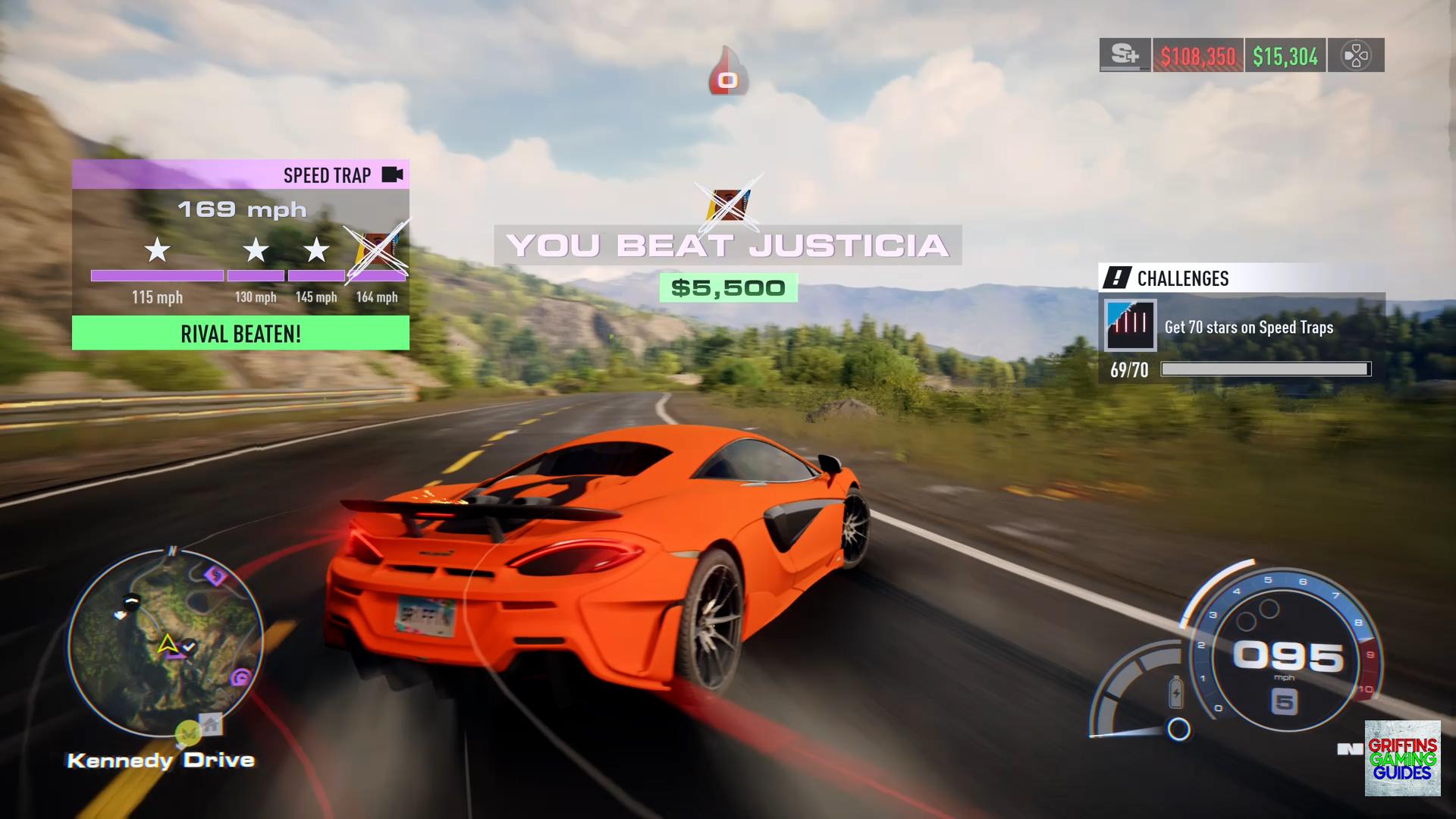The image size is (1456, 819).
Task: Click the house icon below minimap
Action: tap(211, 724)
